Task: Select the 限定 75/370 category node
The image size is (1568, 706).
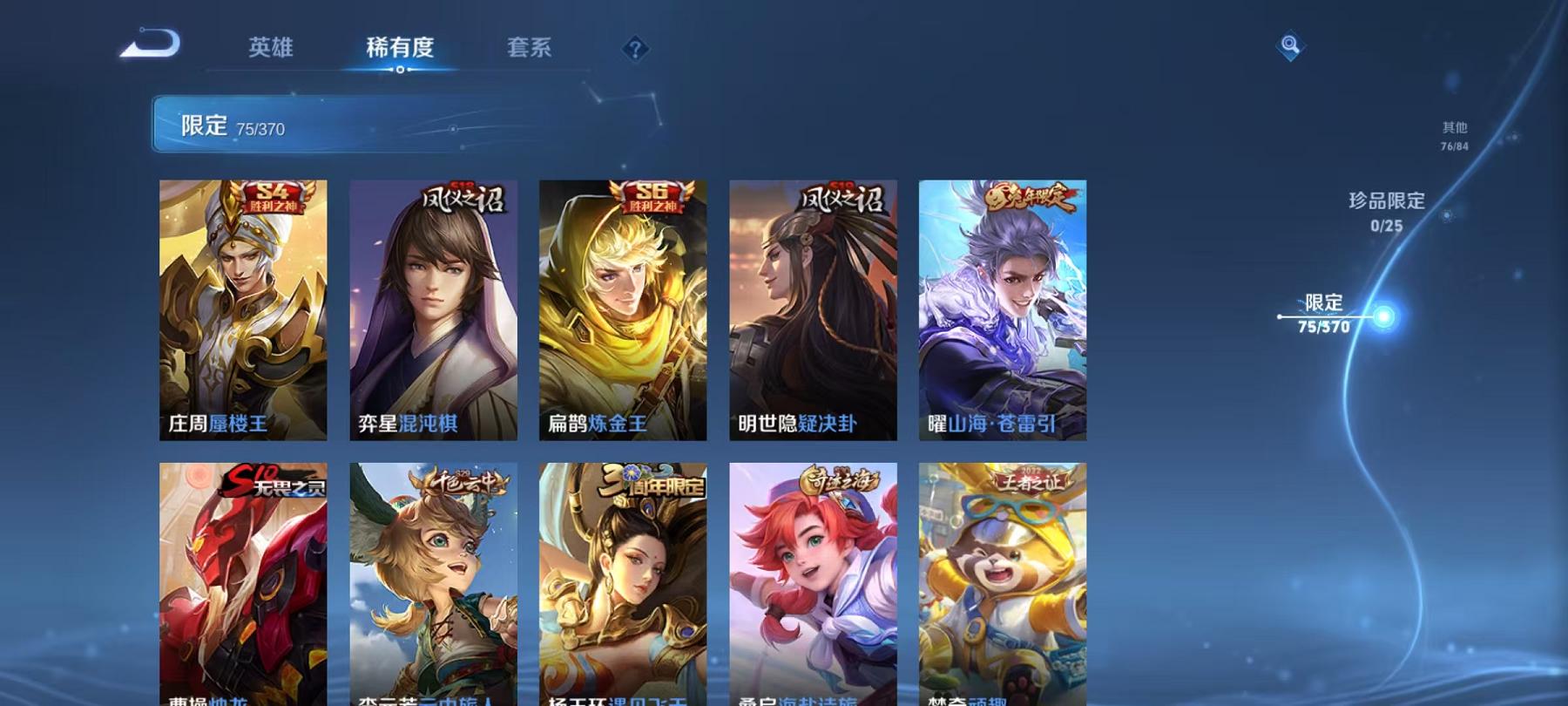Action: pos(1325,314)
